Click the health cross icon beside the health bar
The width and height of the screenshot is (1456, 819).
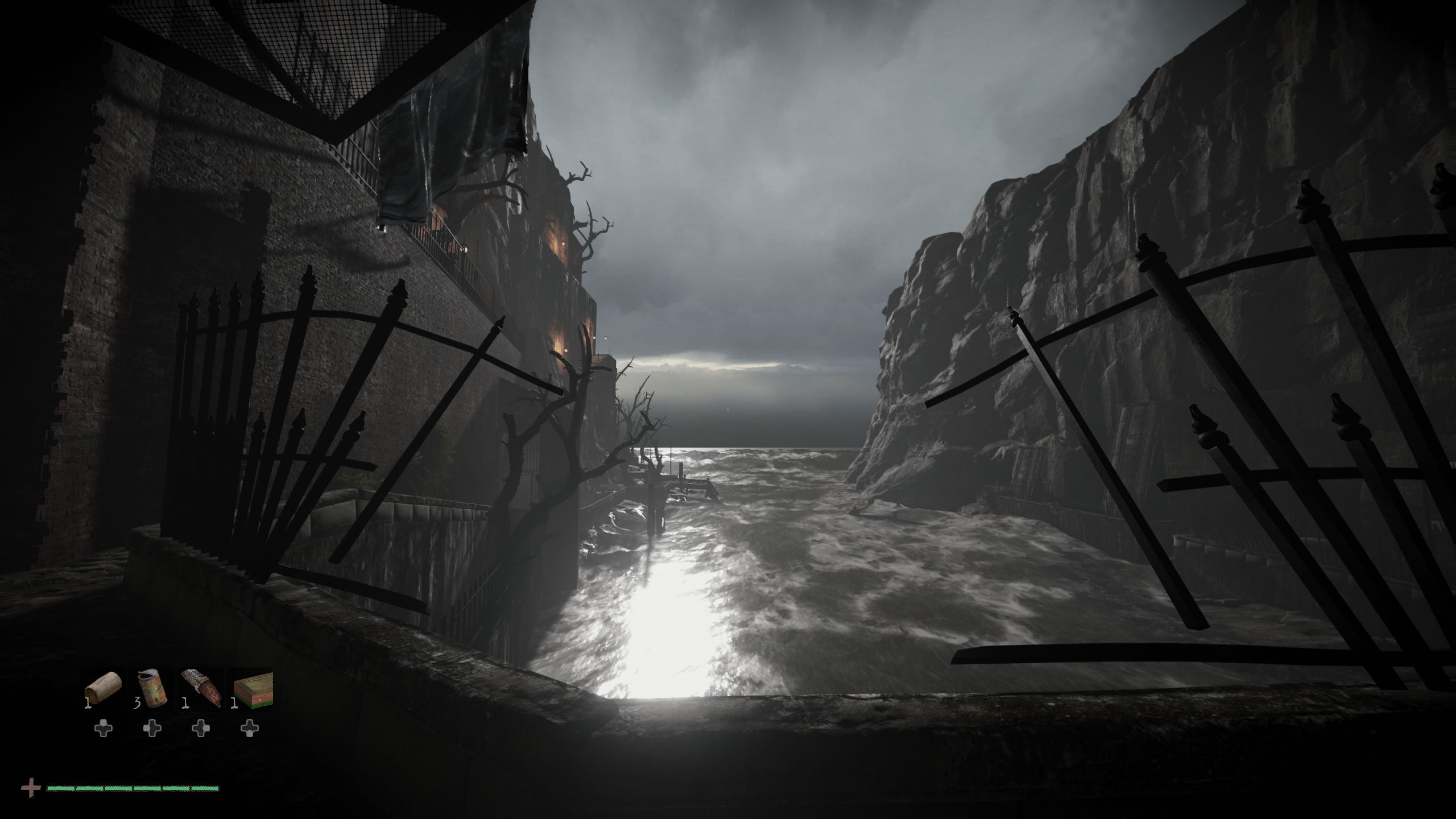coord(31,787)
